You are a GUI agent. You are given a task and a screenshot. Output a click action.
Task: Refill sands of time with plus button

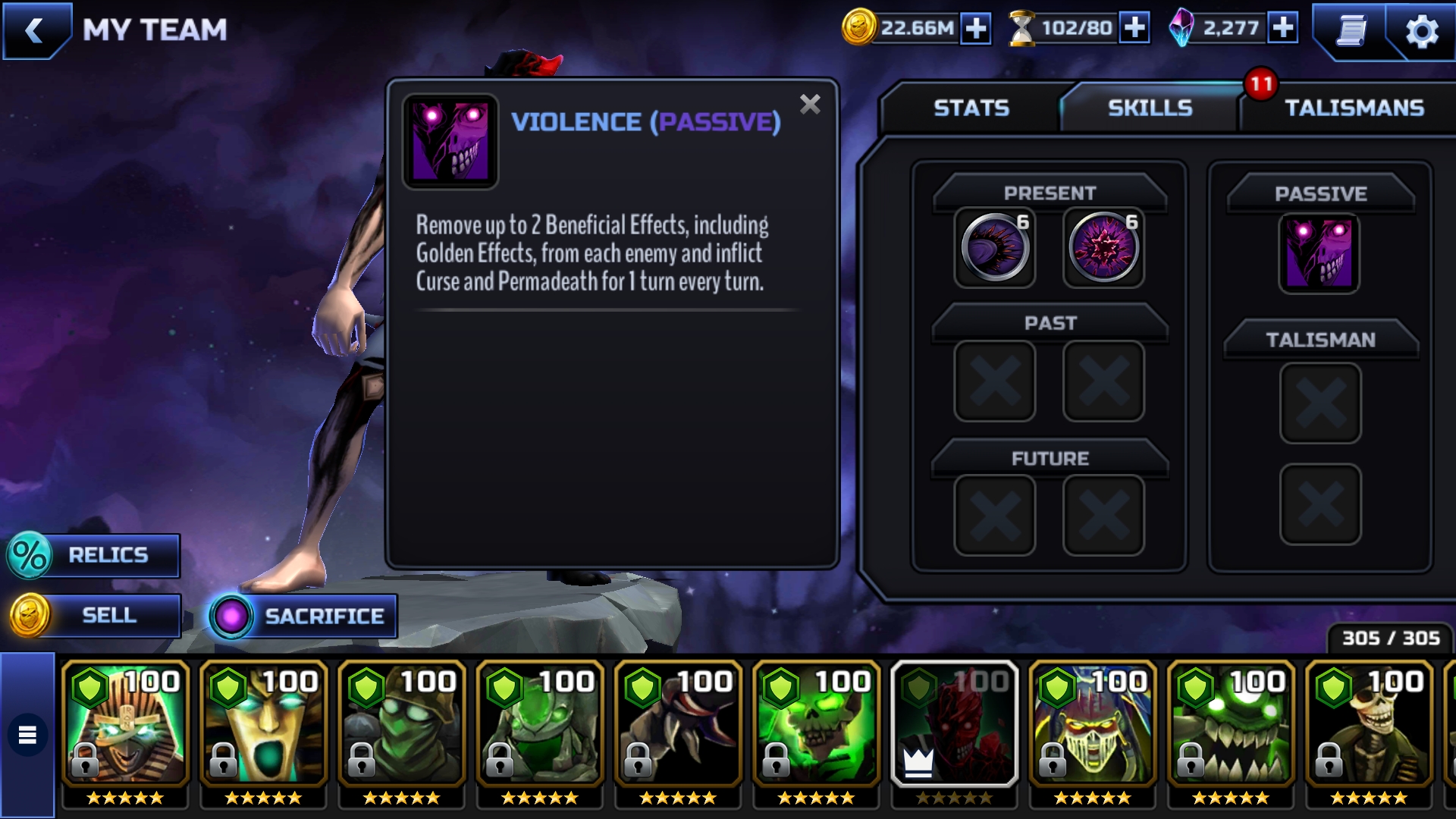coord(1134,29)
